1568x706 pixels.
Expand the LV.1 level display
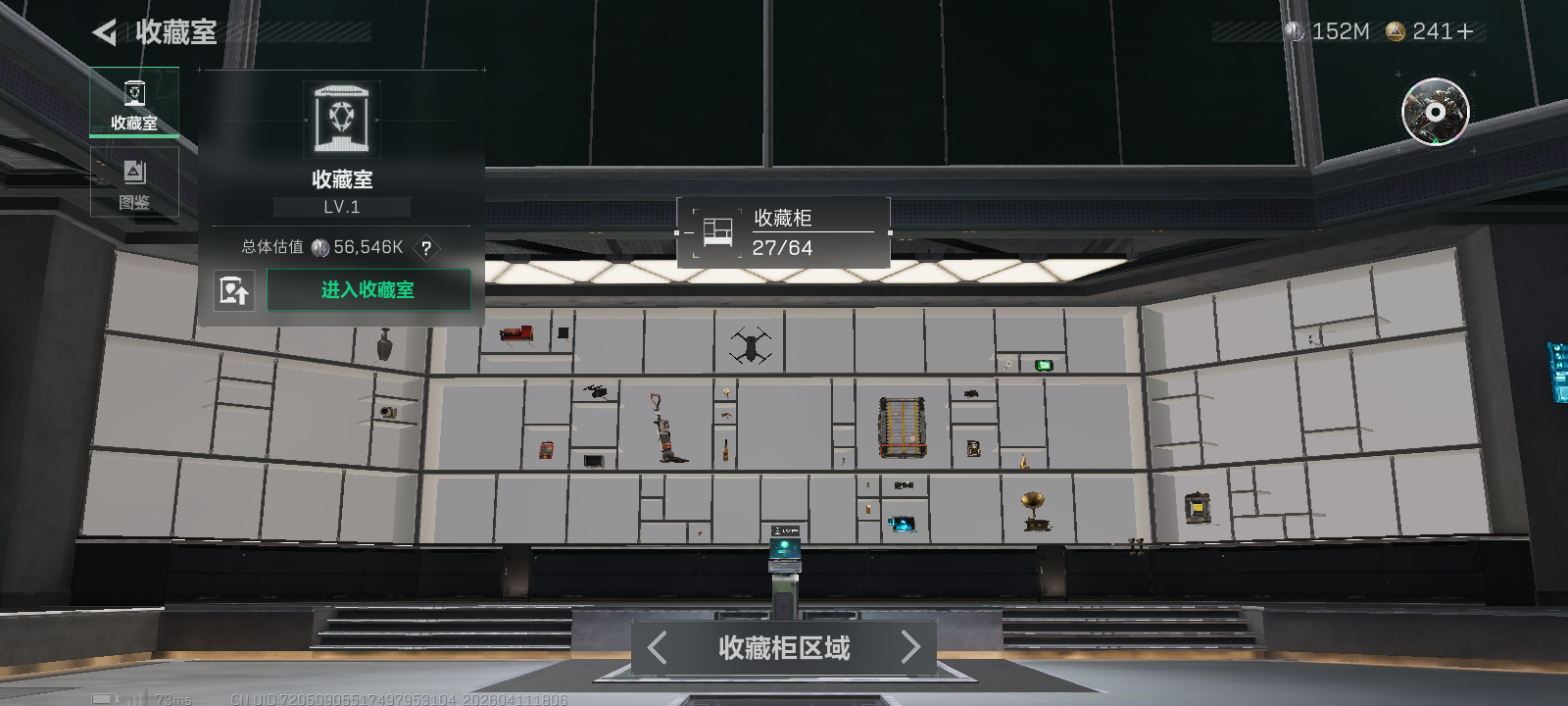point(339,206)
